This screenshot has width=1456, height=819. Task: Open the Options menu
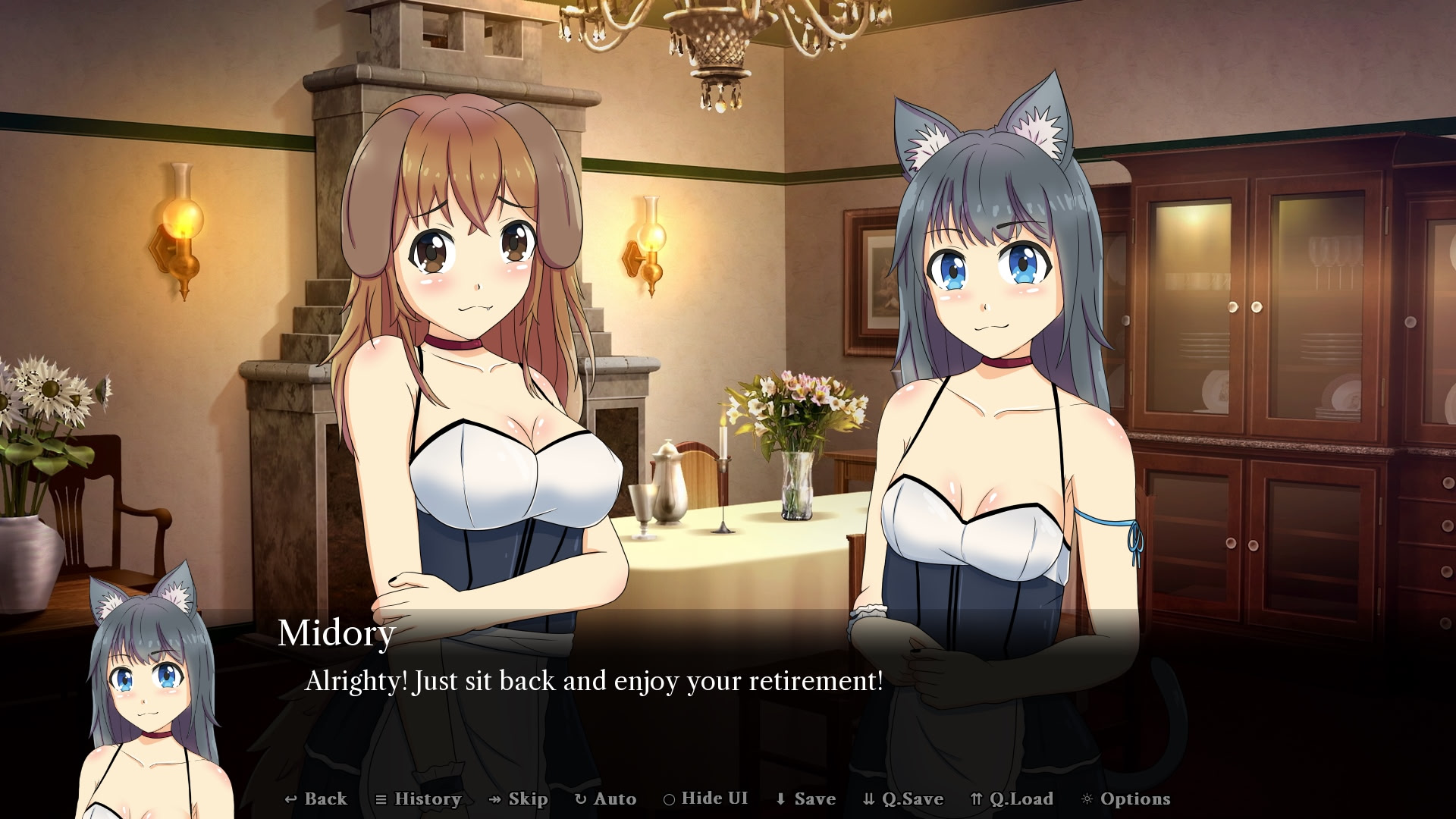click(x=1126, y=799)
